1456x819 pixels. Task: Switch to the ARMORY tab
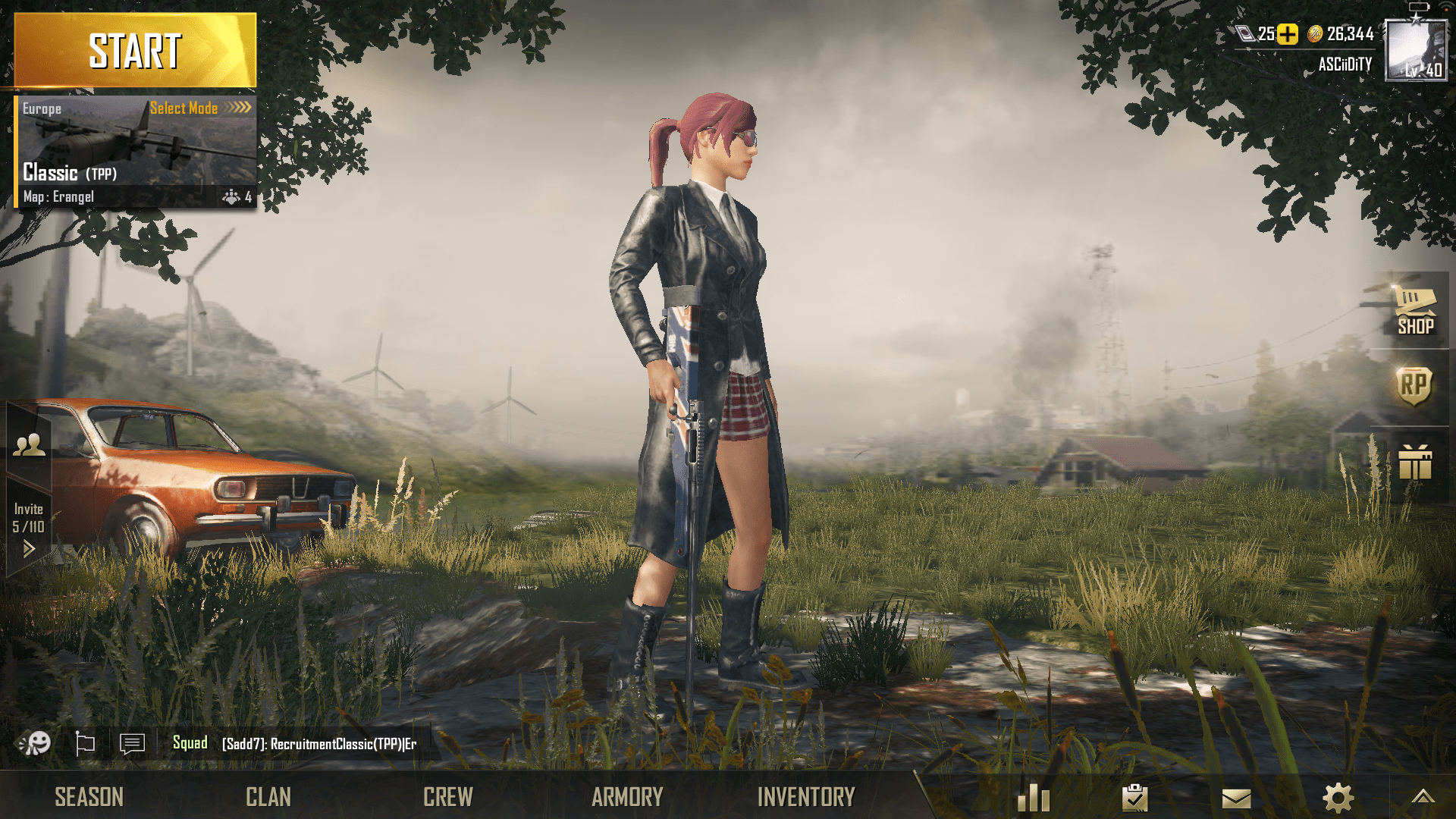tap(627, 796)
